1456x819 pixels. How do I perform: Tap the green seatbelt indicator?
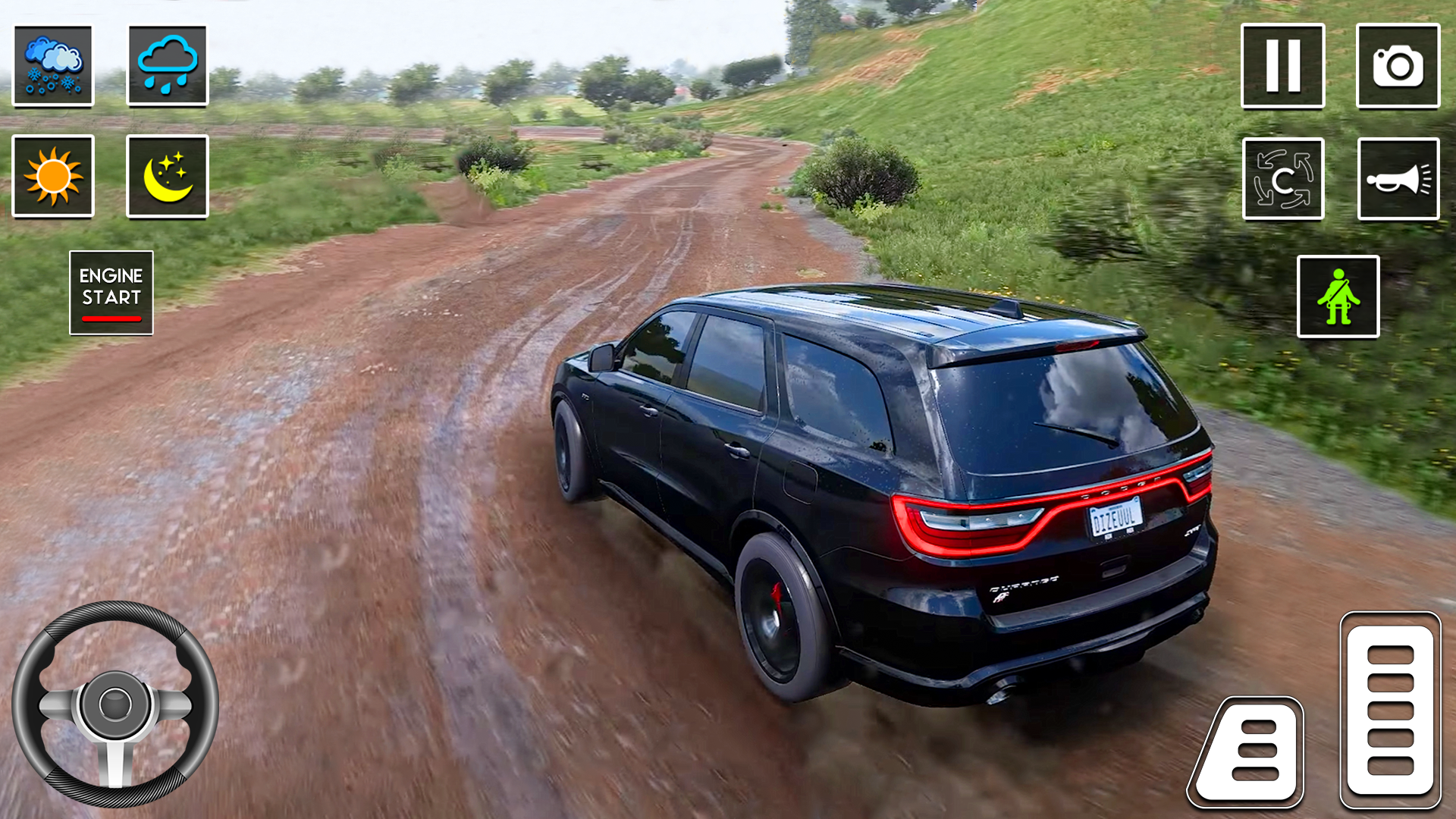coord(1340,296)
